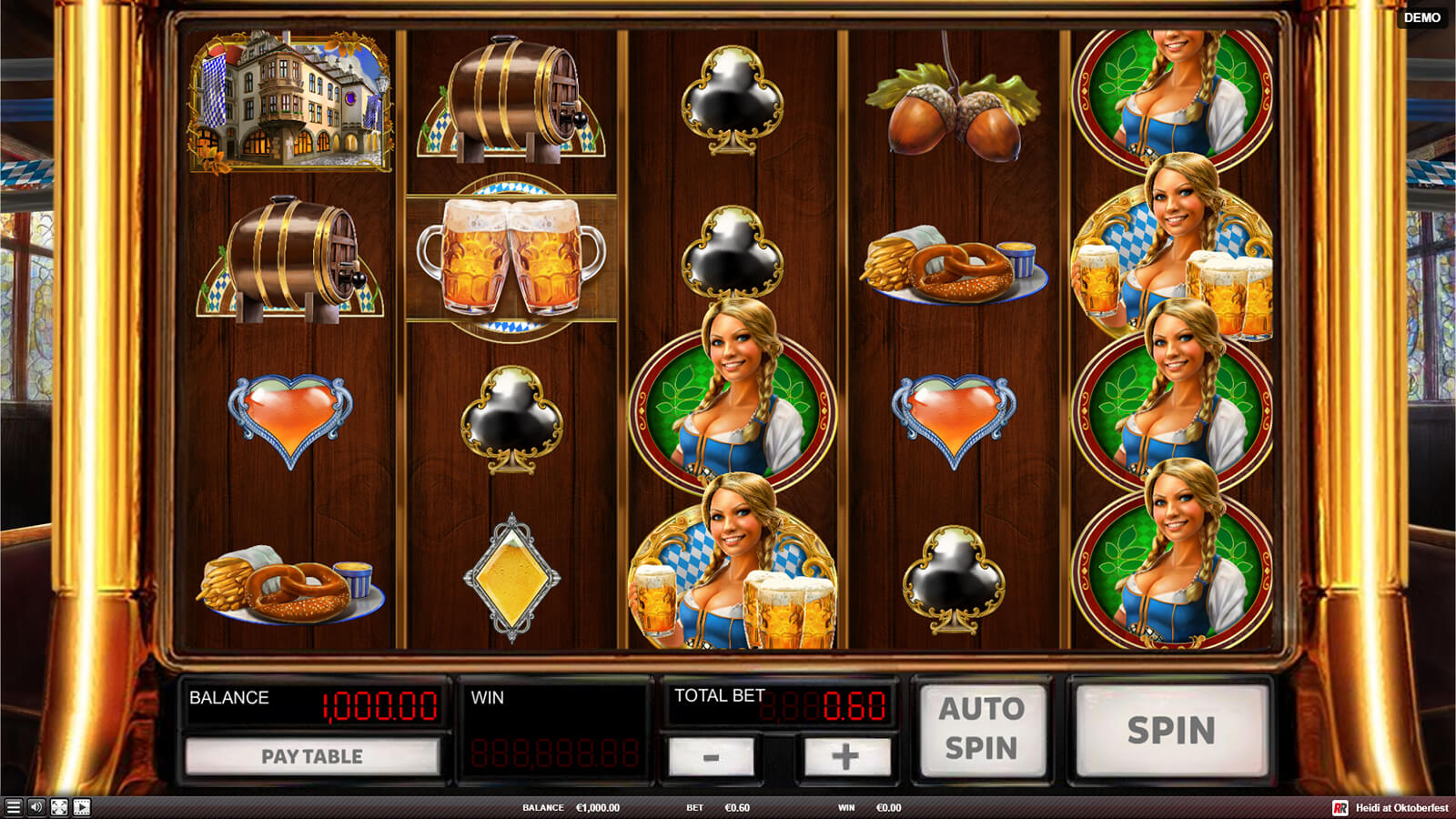Open the hamburger menu in bottom bar
This screenshot has height=819, width=1456.
(13, 807)
